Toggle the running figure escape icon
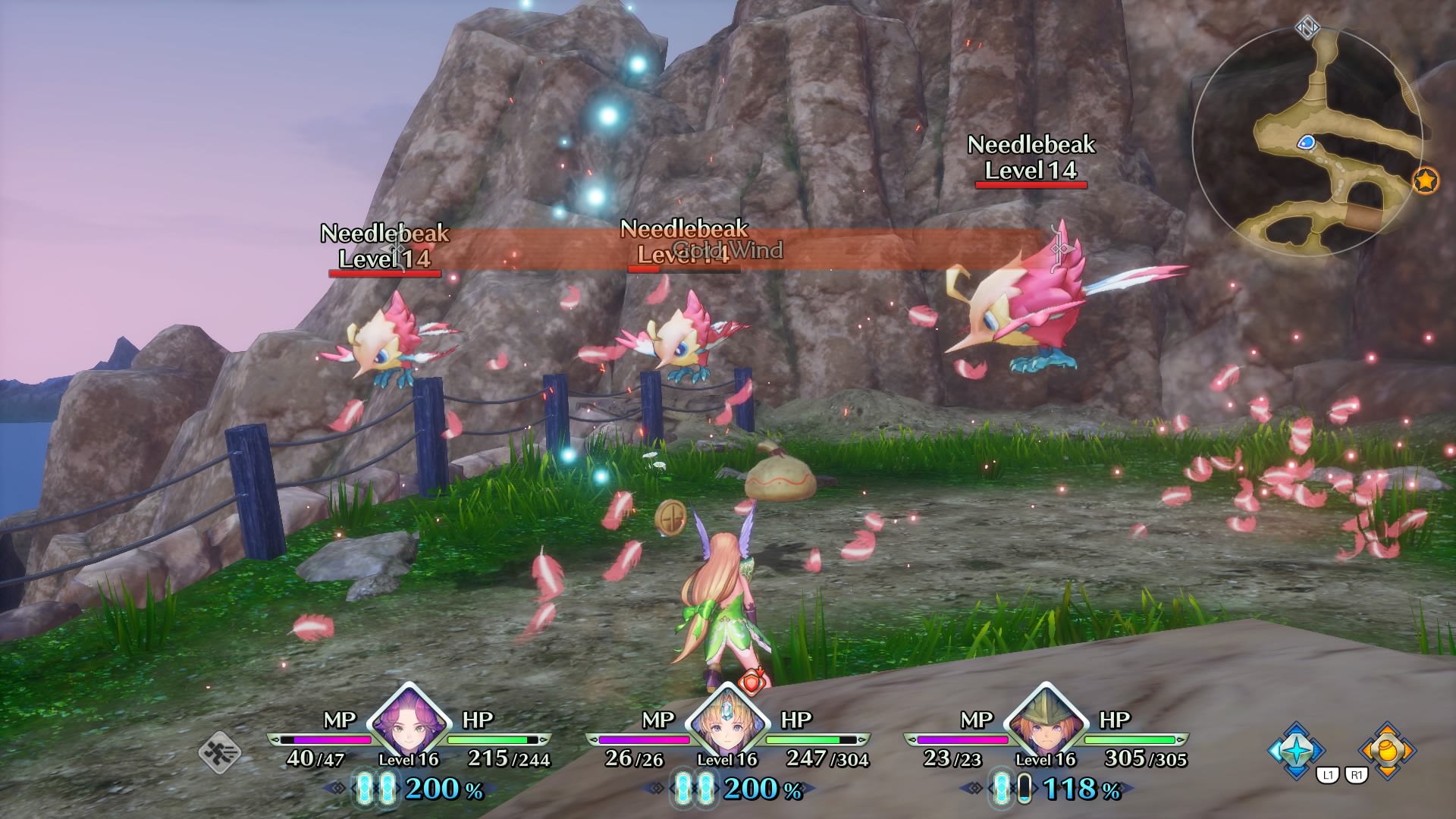This screenshot has width=1456, height=819. pos(220,752)
